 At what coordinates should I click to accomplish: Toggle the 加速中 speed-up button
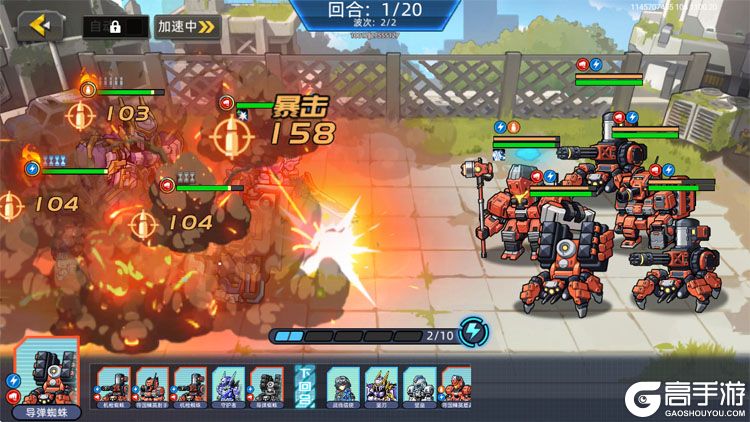tap(187, 27)
